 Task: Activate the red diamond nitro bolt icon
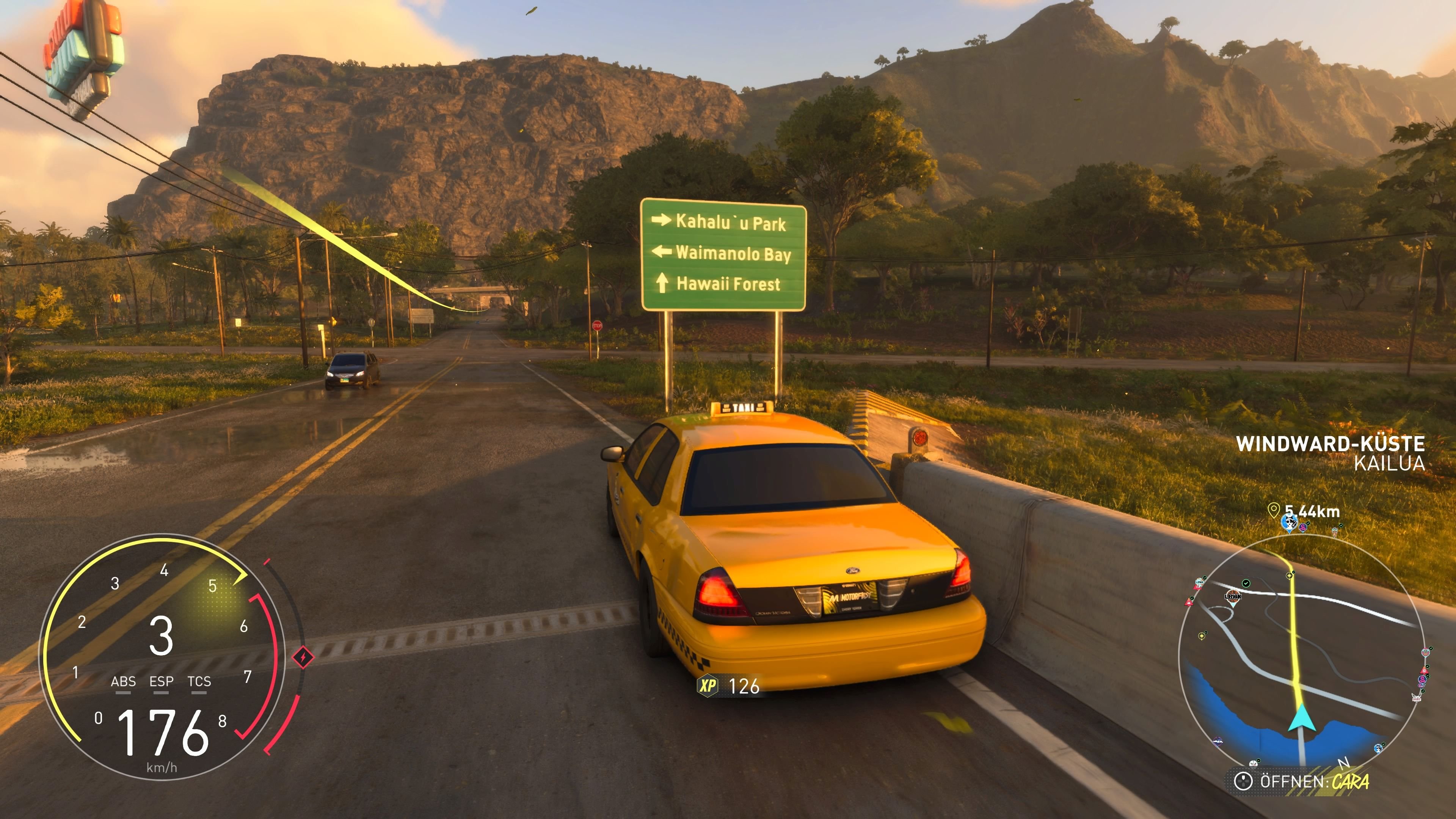click(303, 657)
